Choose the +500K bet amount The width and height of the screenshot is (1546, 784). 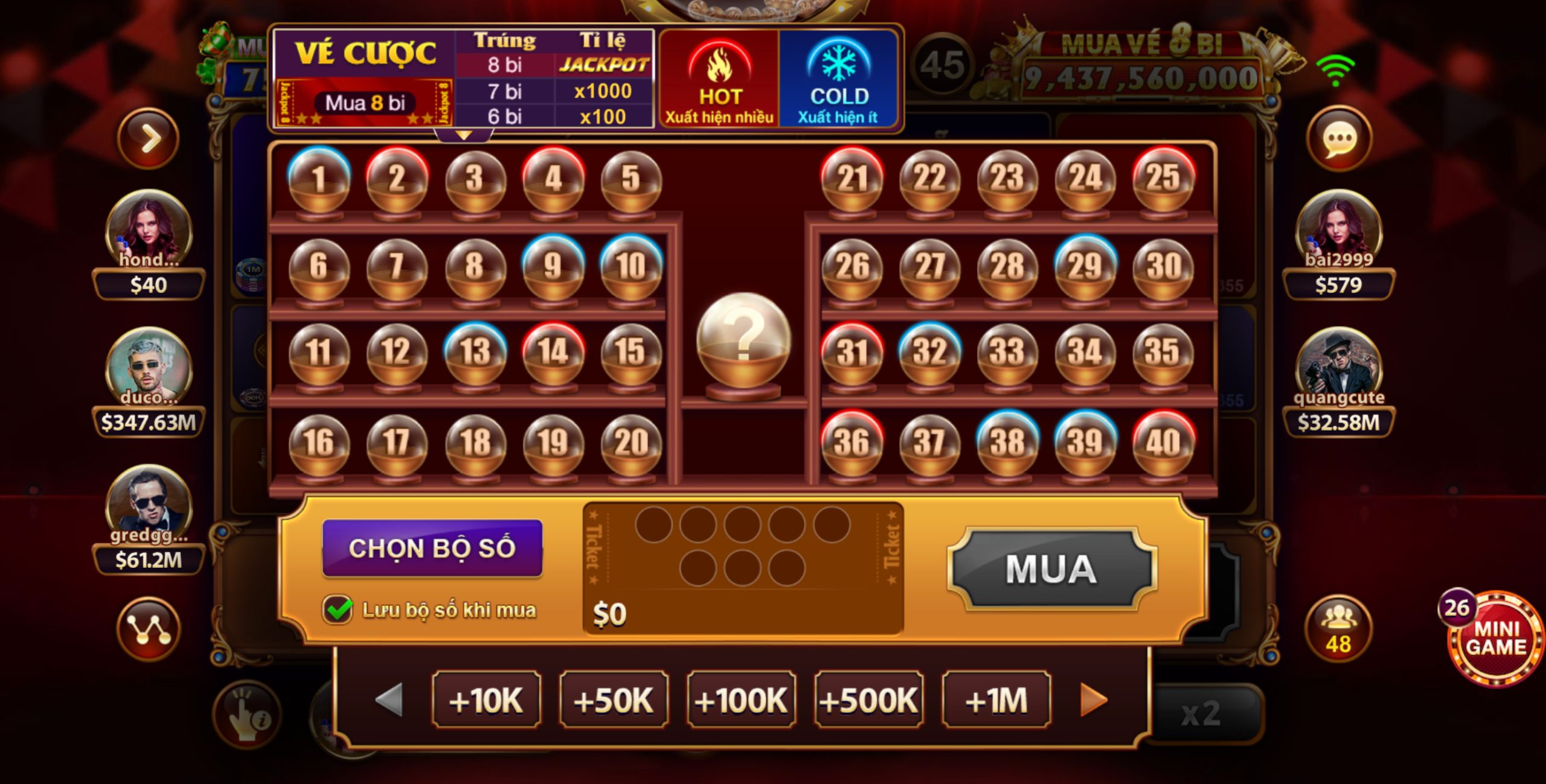tap(868, 700)
